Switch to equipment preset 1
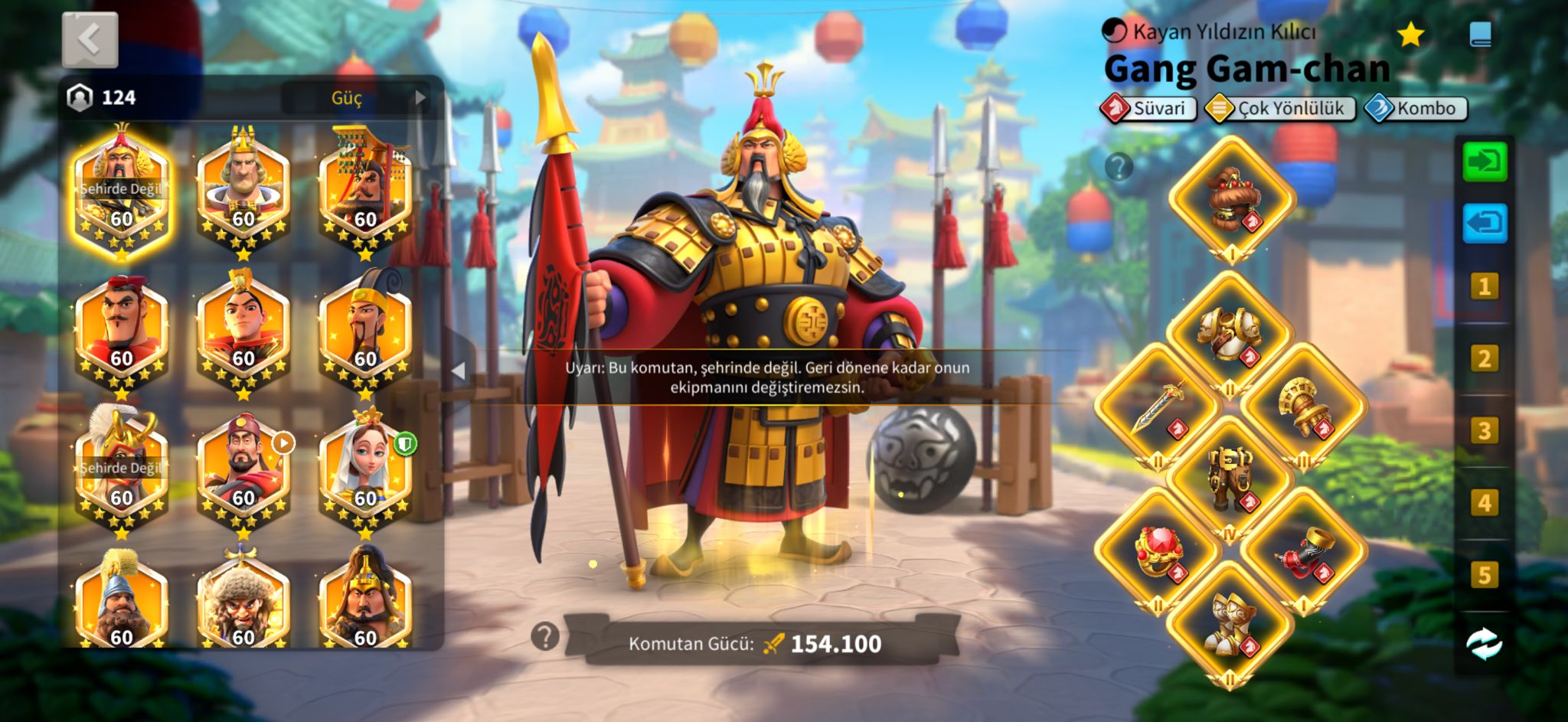Screen dimensions: 1568x722 pyautogui.click(x=1484, y=287)
